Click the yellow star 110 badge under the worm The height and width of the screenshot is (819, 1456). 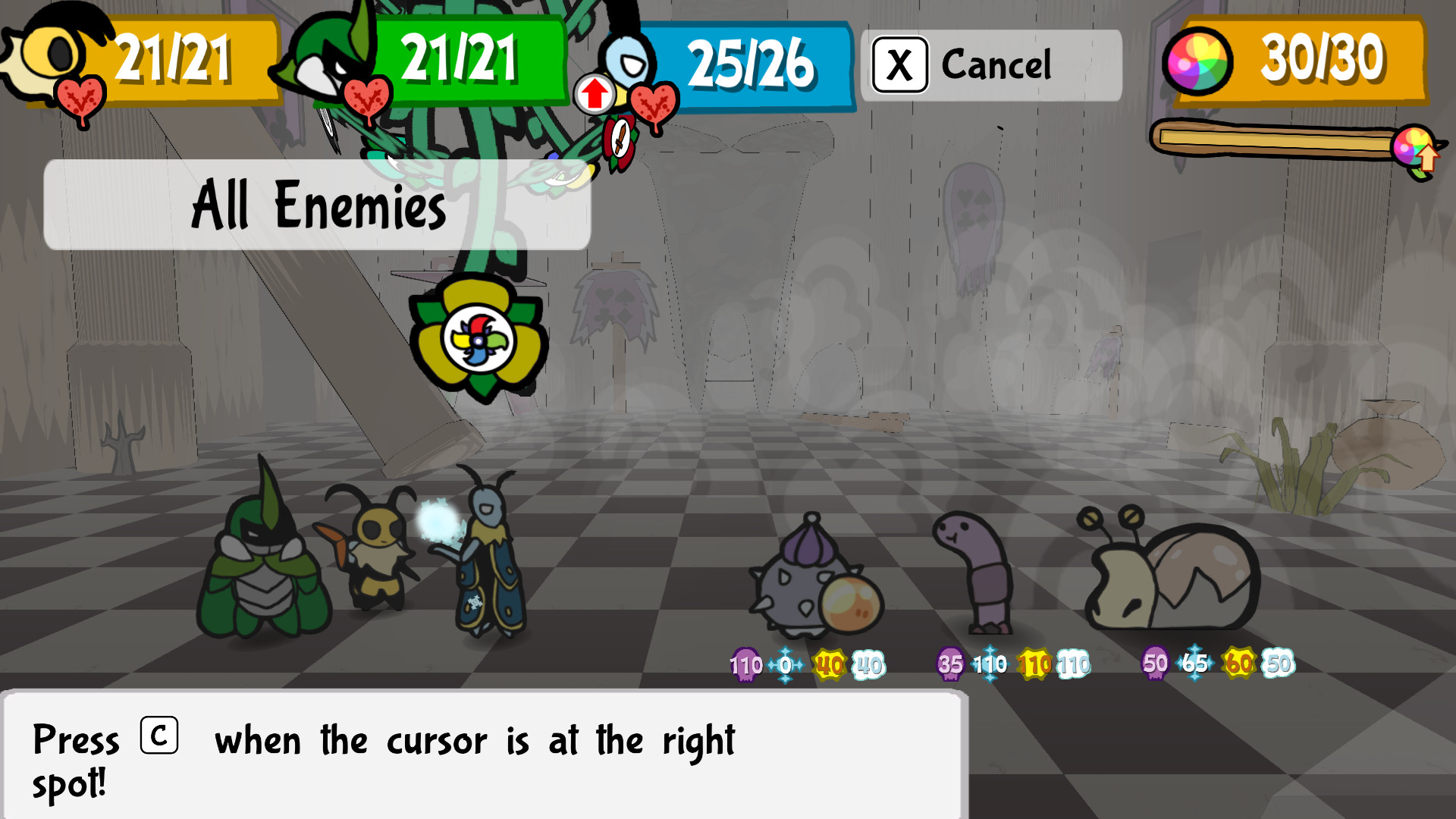tap(1033, 666)
